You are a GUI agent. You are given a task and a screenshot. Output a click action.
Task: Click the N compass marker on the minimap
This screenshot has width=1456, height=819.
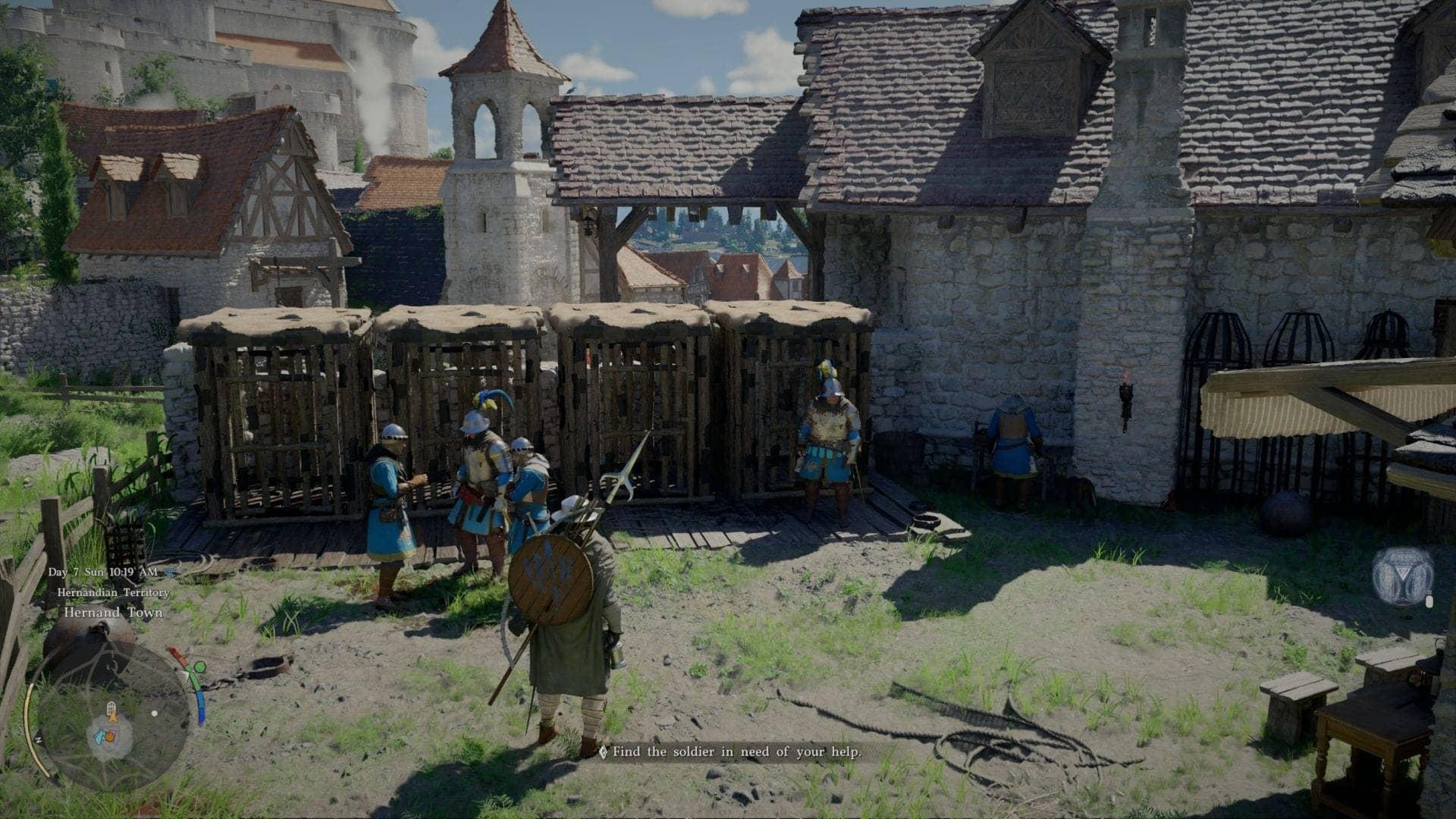(39, 739)
